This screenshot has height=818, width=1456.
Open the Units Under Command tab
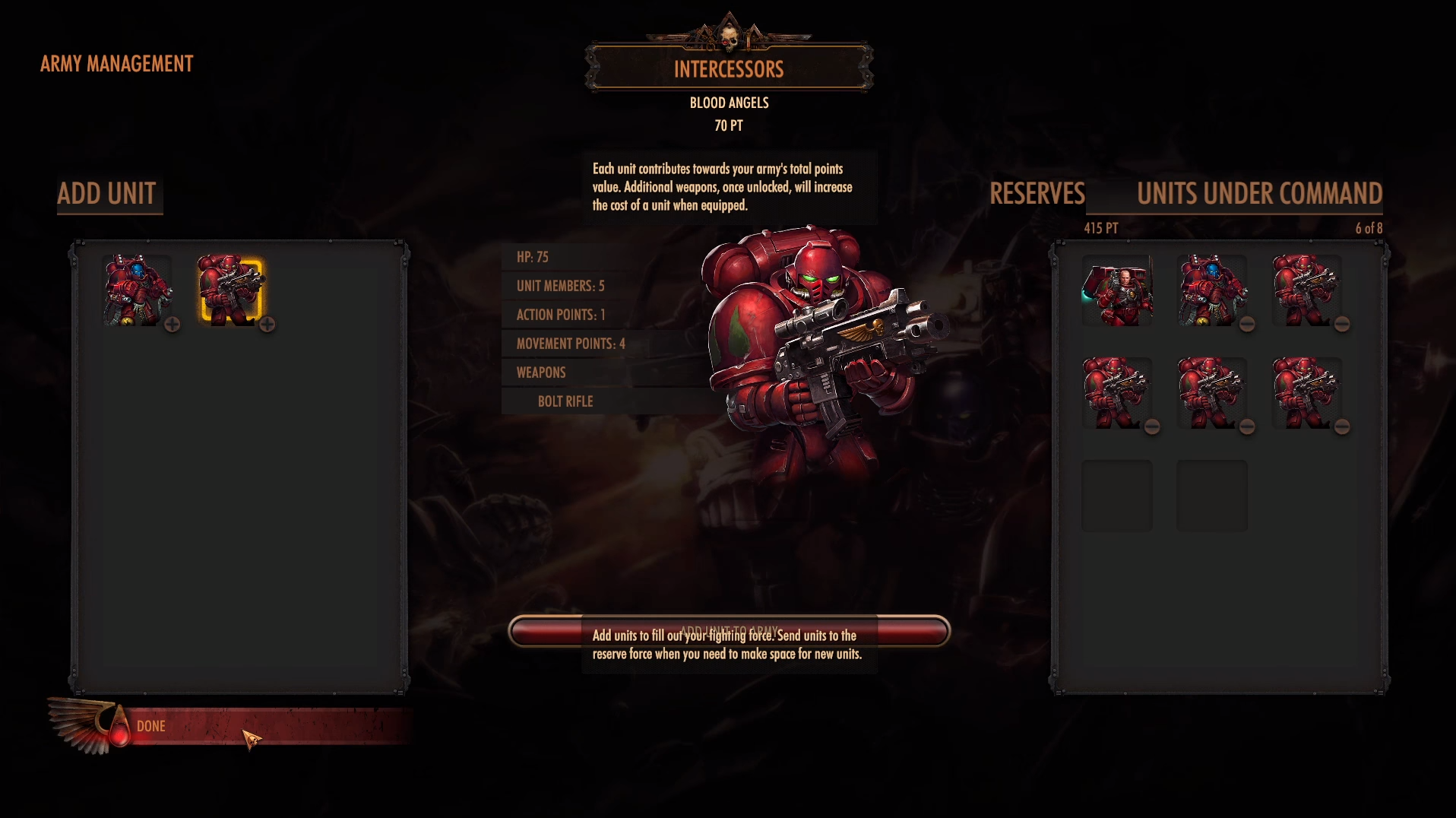(x=1259, y=194)
